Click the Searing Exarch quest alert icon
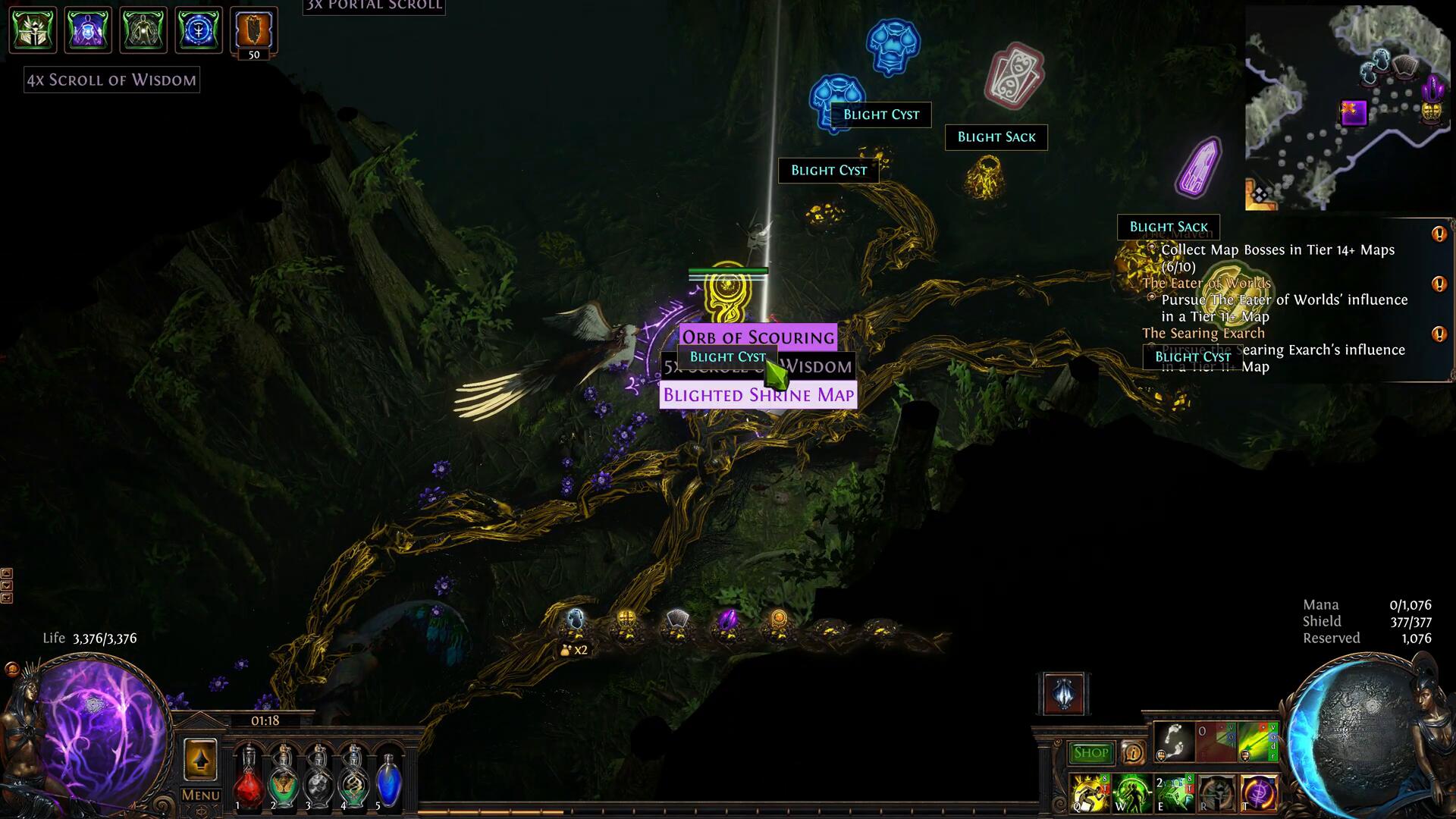The height and width of the screenshot is (819, 1456). (x=1439, y=334)
